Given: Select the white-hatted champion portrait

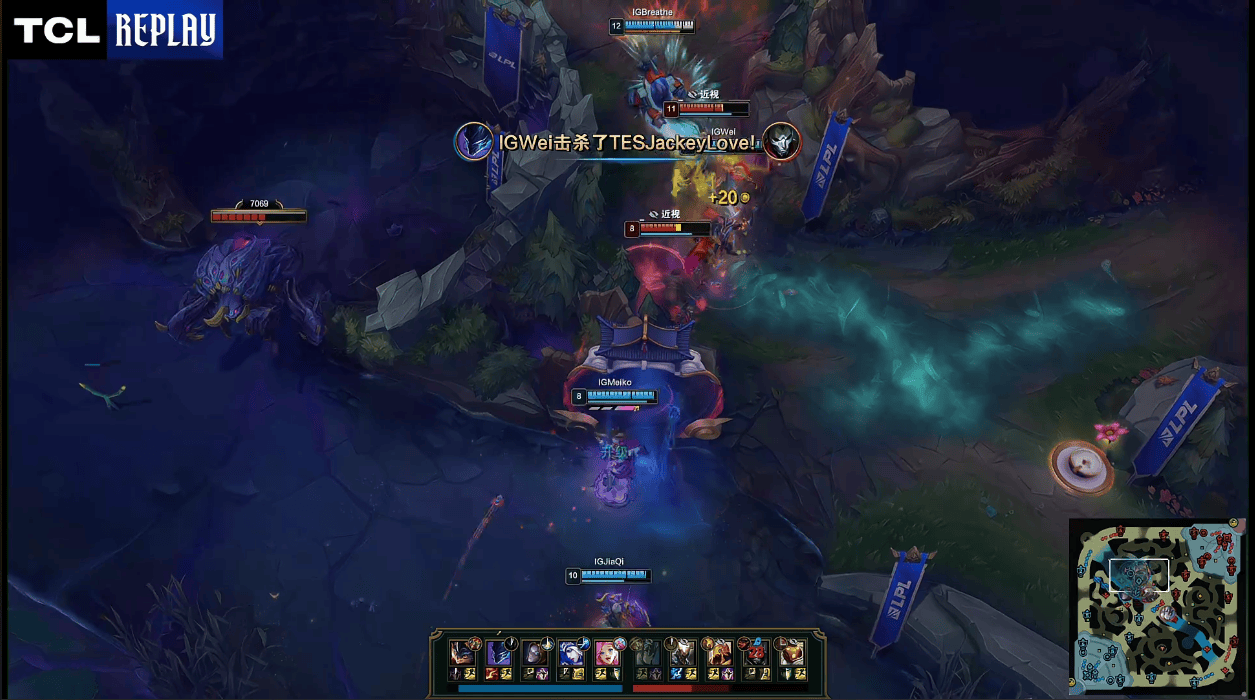Looking at the screenshot, I should [x=683, y=653].
